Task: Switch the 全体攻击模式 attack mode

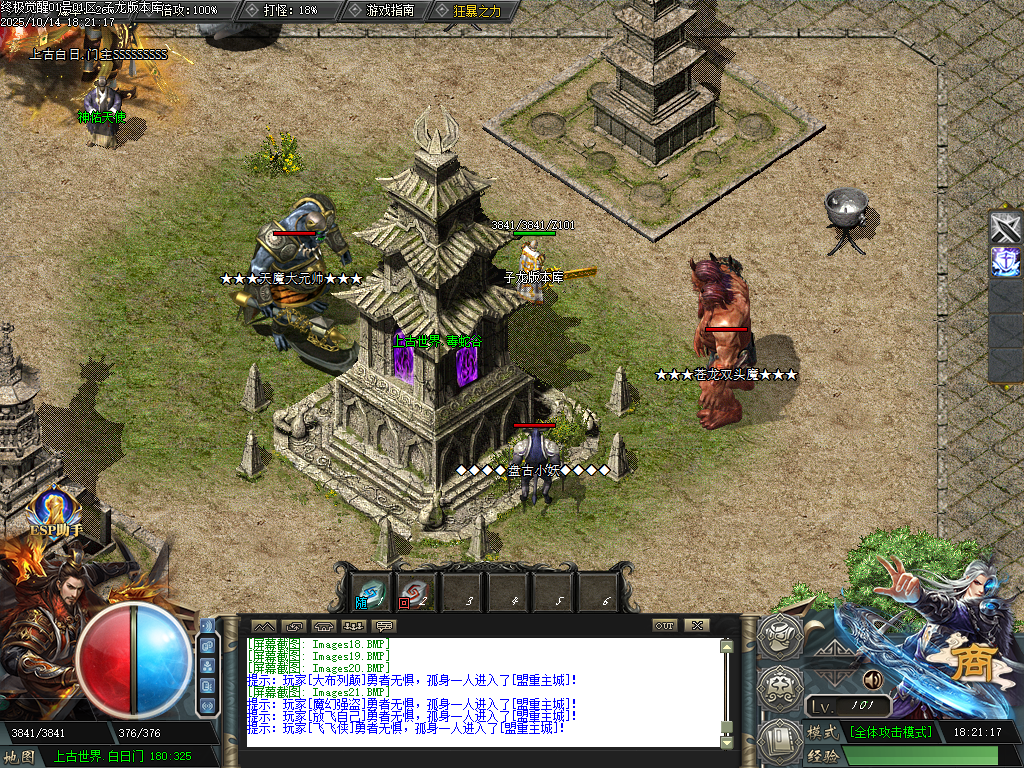Action: [x=892, y=732]
